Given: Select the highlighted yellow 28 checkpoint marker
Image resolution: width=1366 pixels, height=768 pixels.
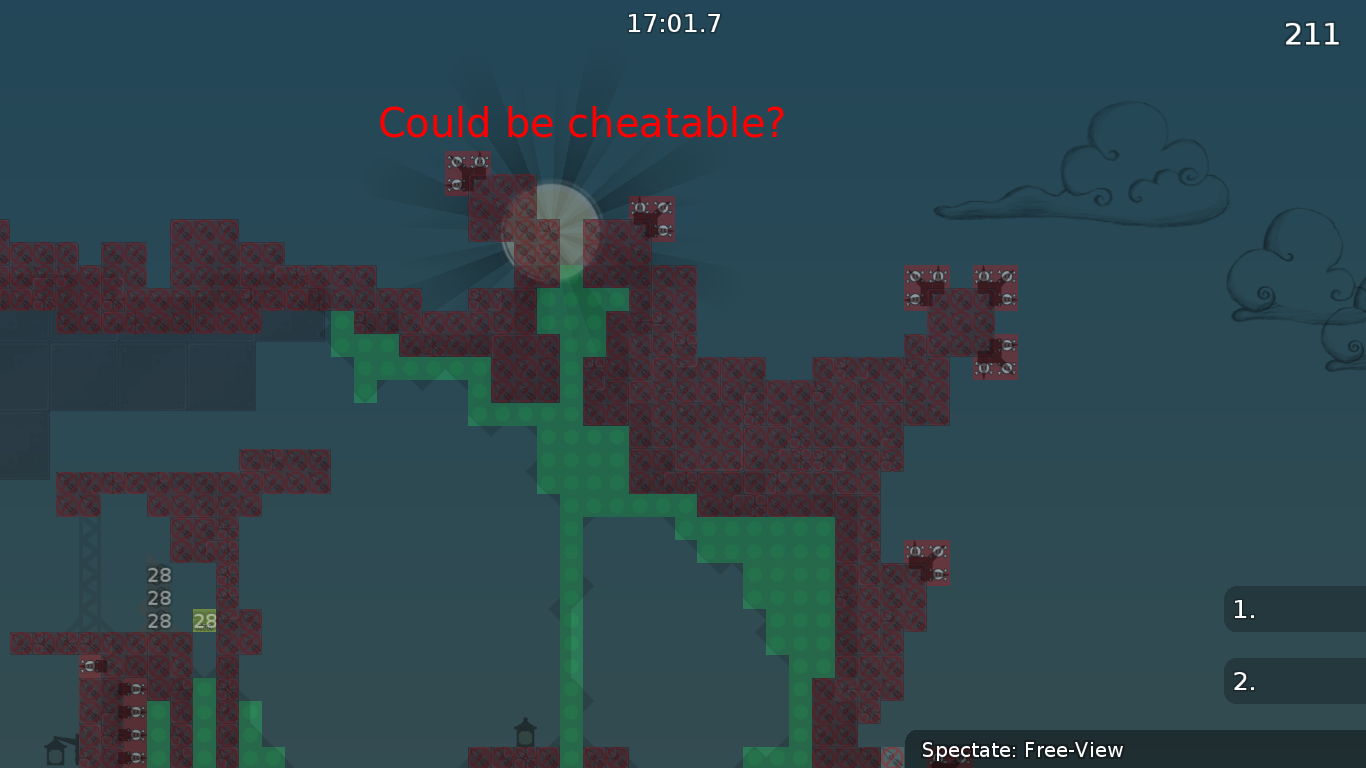Looking at the screenshot, I should coord(203,621).
